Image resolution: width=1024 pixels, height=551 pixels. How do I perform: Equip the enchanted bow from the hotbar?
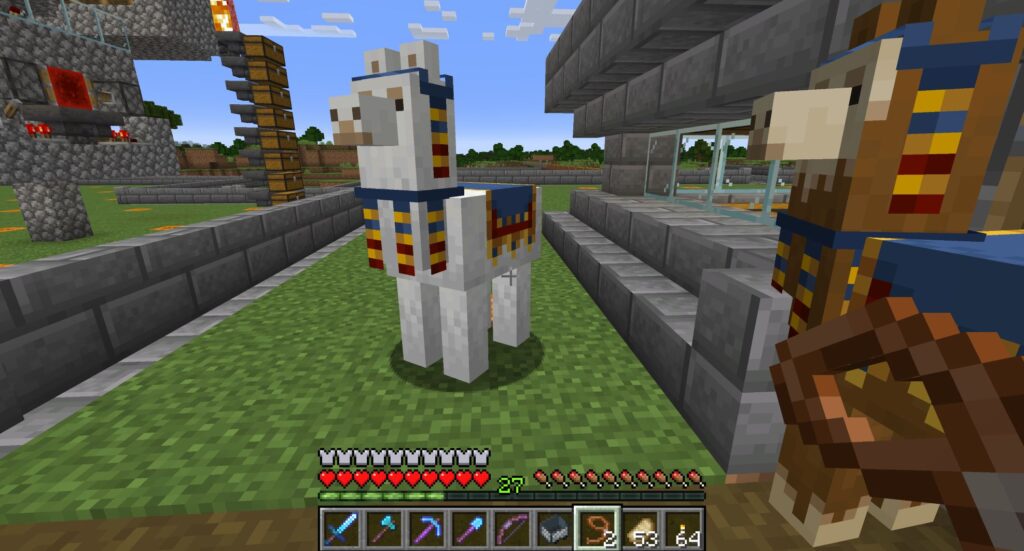tap(512, 528)
